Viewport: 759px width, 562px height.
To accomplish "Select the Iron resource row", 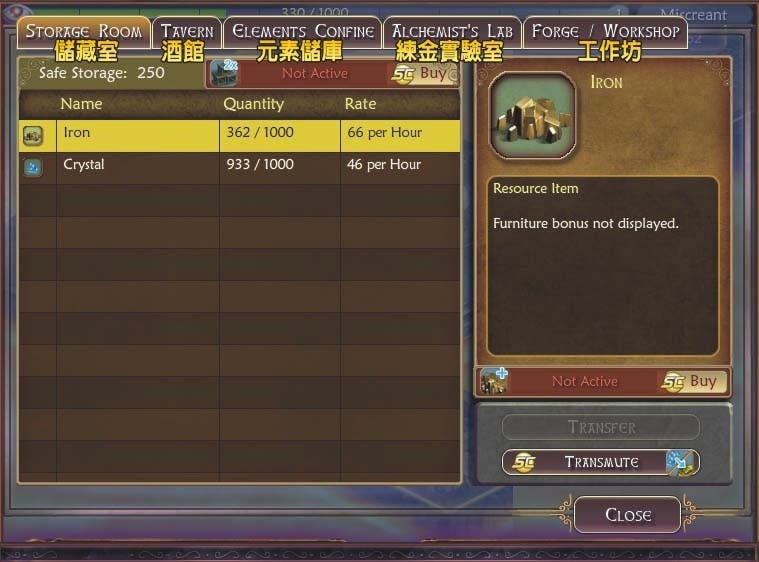I will pyautogui.click(x=239, y=133).
